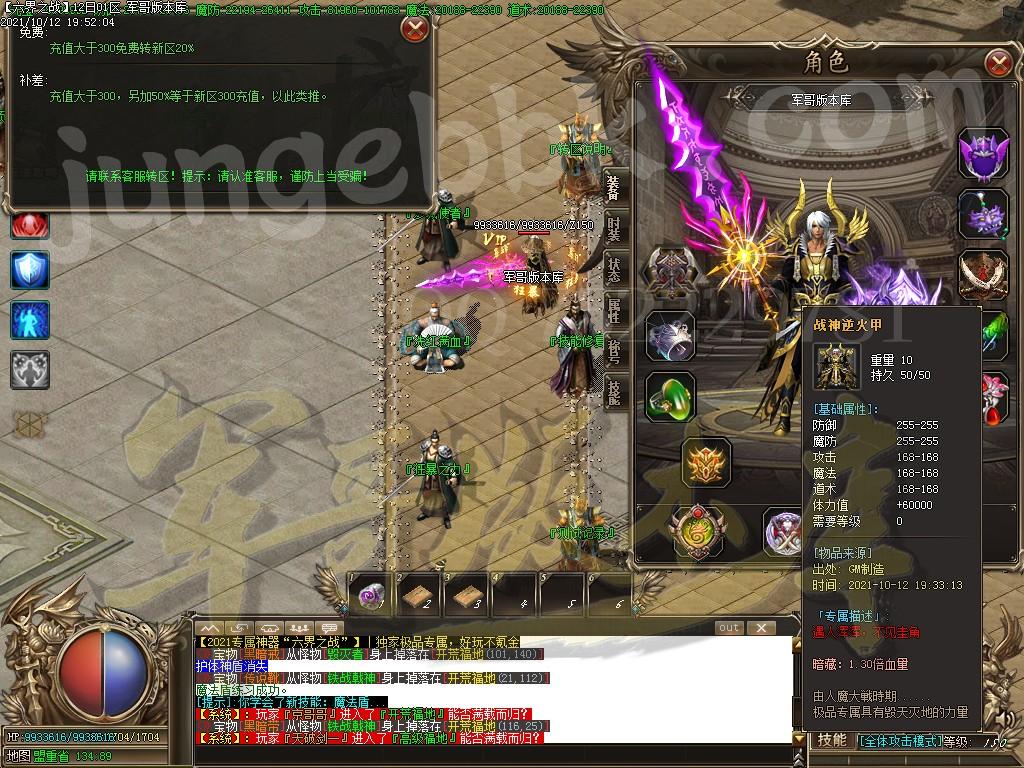Close the server transfer notice dialog
1024x768 pixels.
pyautogui.click(x=415, y=28)
